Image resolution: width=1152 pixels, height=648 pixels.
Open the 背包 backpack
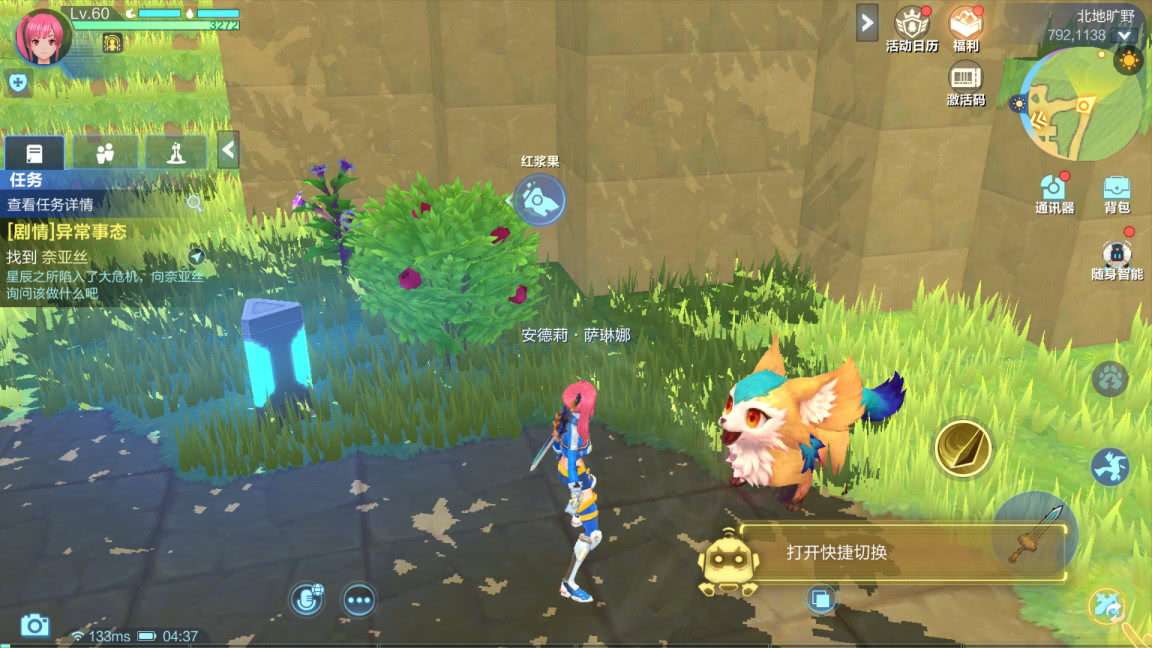coord(1117,193)
